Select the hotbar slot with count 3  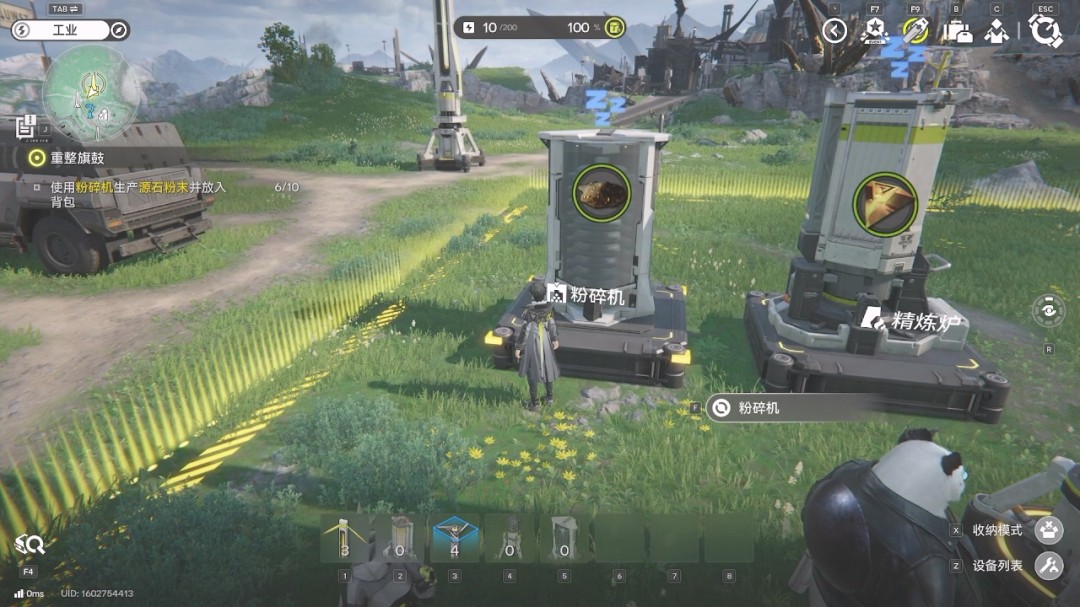344,539
